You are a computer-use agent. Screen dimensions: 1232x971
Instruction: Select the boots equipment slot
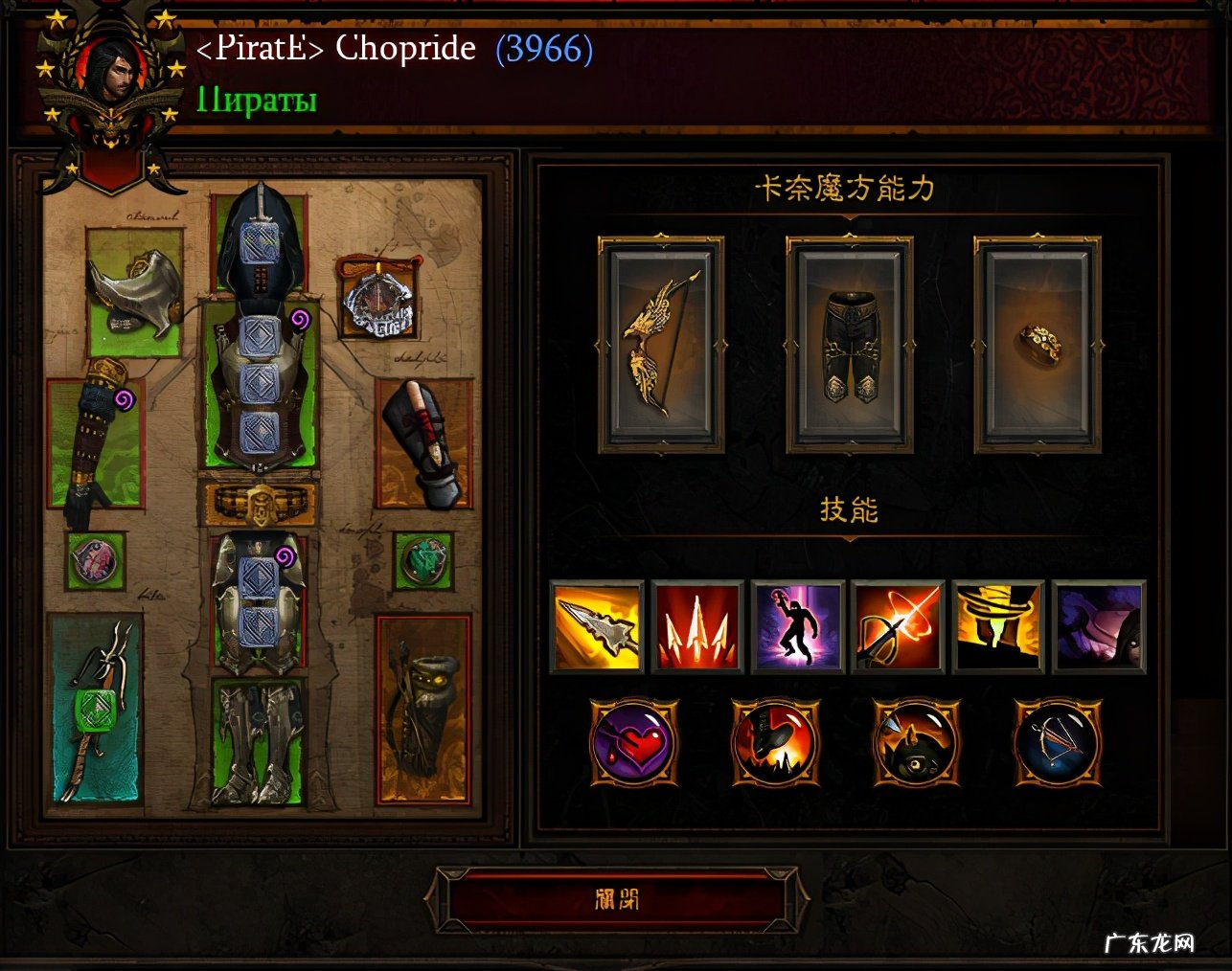259,742
